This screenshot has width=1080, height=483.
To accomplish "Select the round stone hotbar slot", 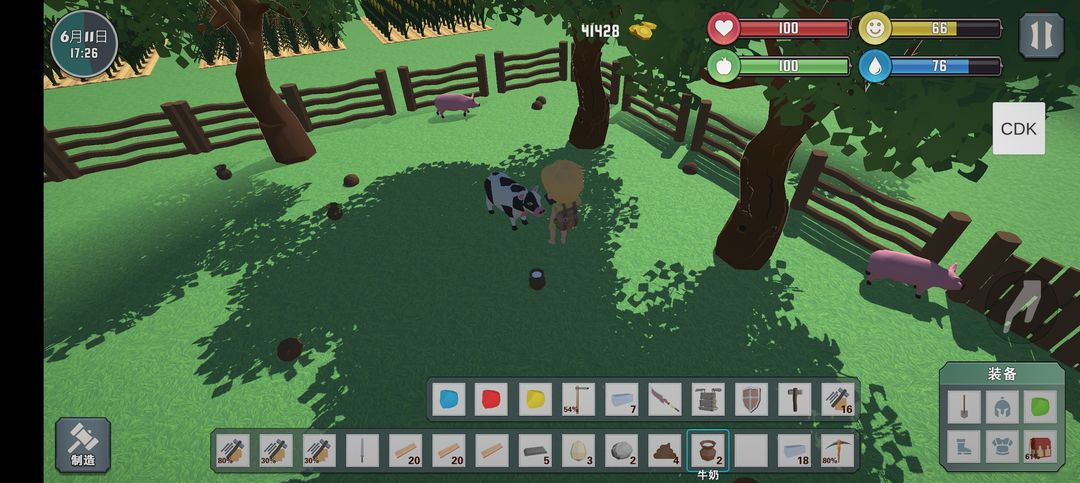I will pos(621,450).
